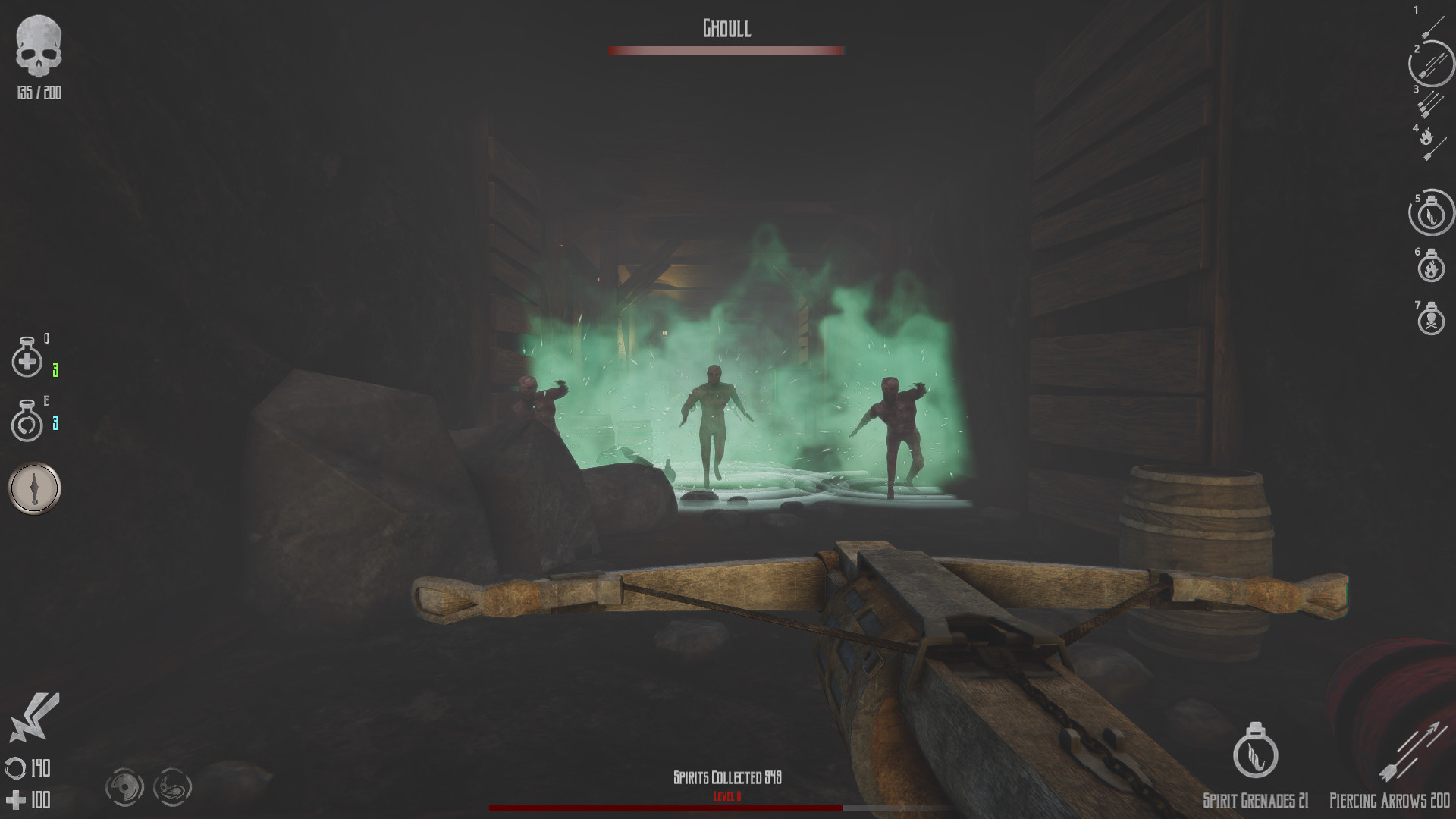Open the Spirit Grenades 21 counter
The width and height of the screenshot is (1456, 819).
(x=1255, y=800)
